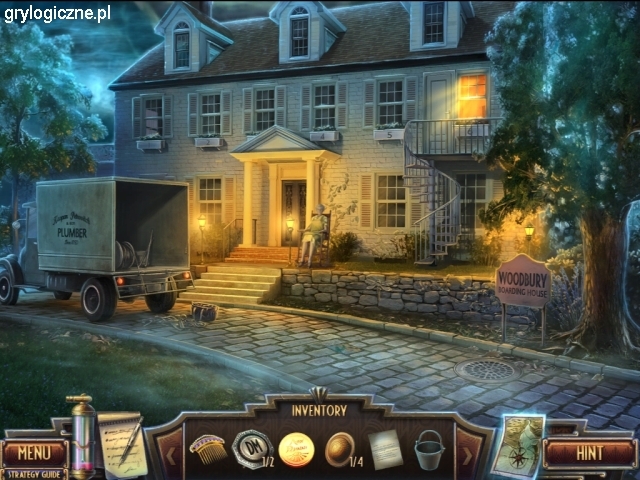Open the Menu button
Viewport: 640px width, 480px height.
(x=34, y=452)
